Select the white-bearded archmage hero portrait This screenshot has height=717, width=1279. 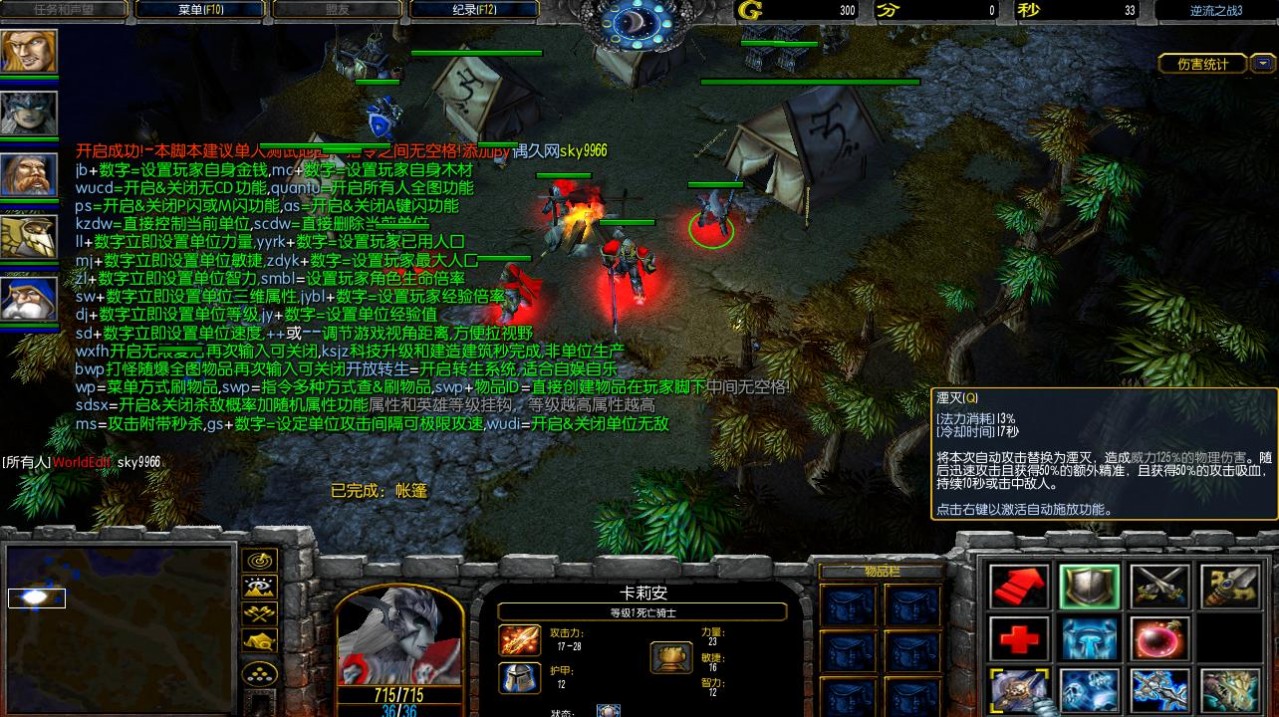point(29,299)
